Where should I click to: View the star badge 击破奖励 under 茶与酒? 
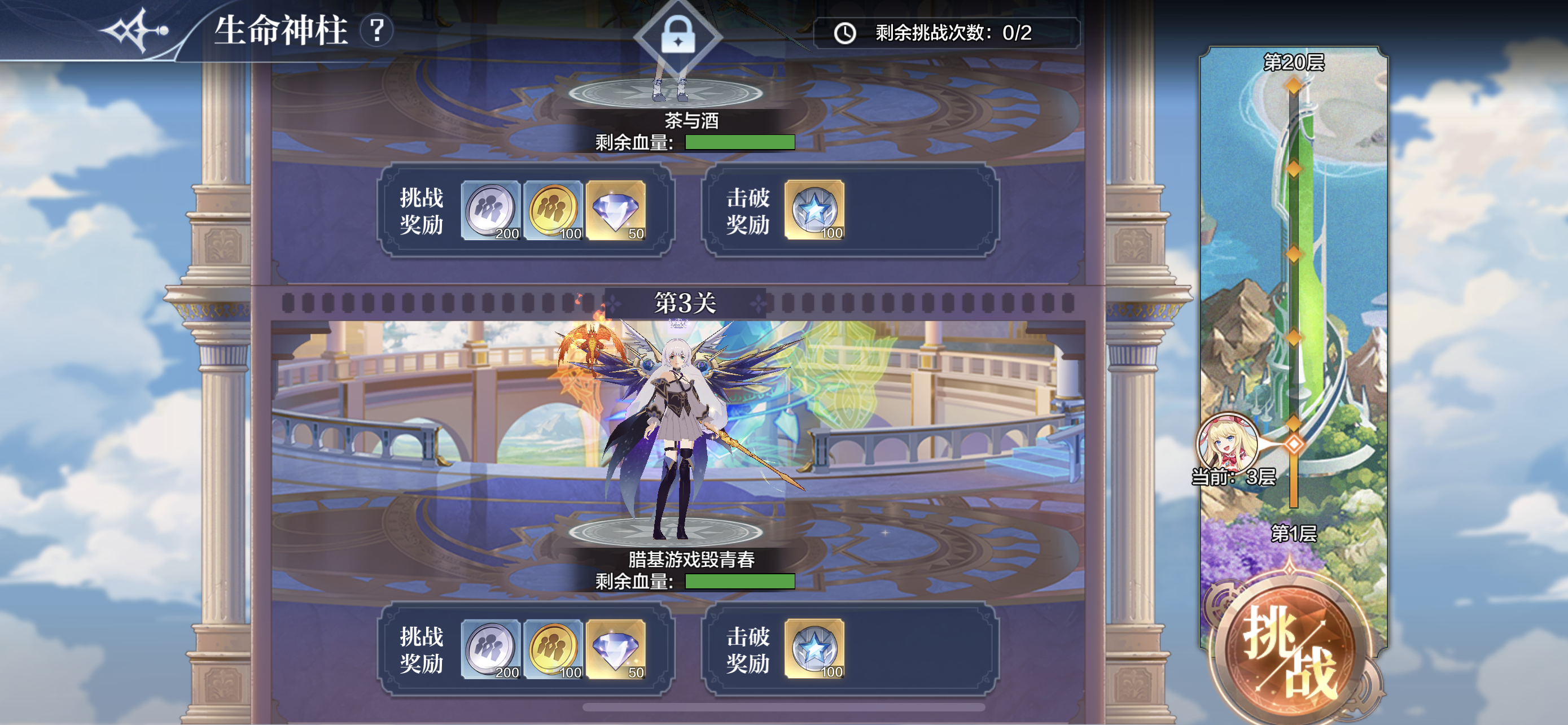(814, 210)
